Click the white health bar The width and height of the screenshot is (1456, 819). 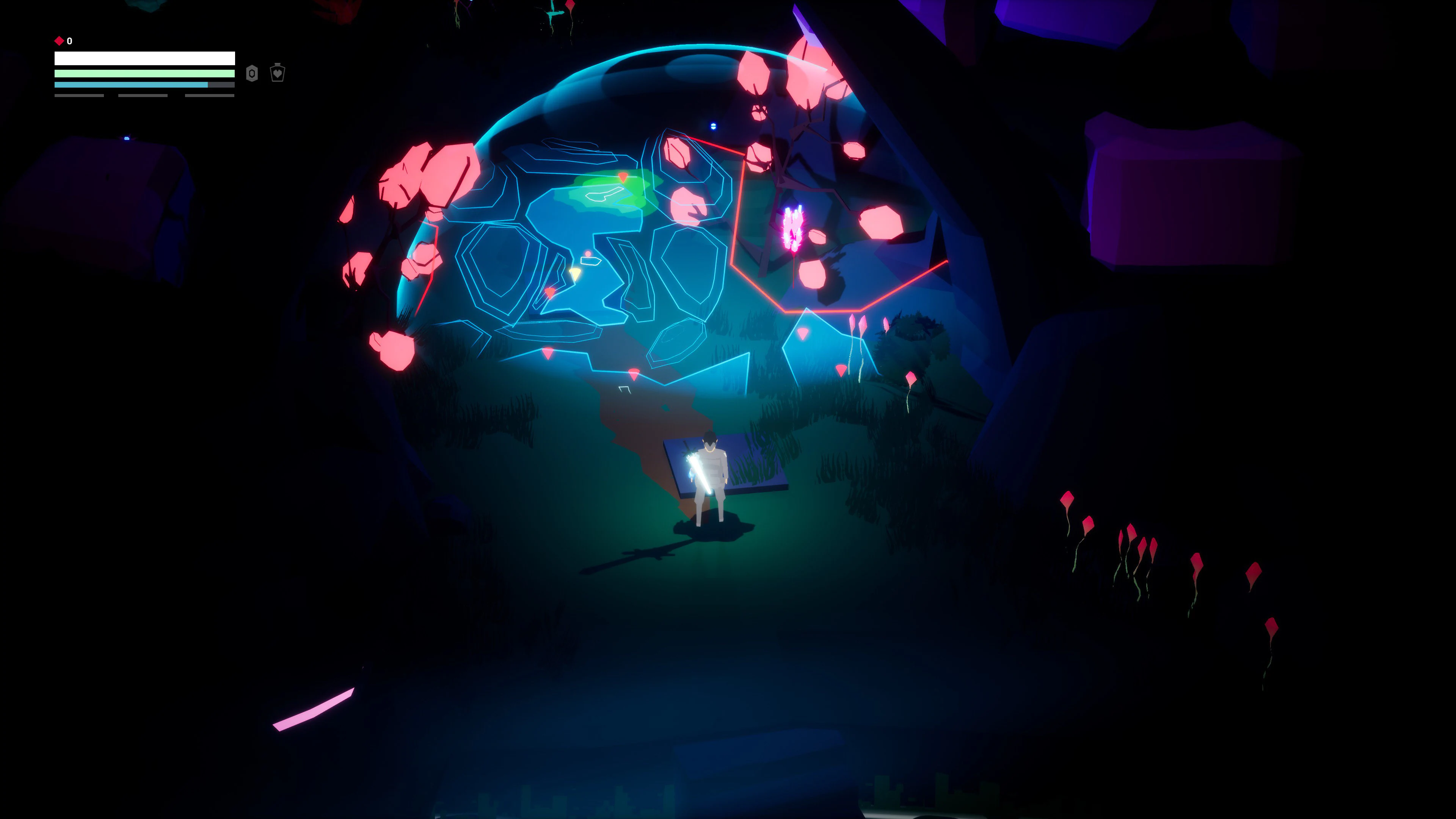click(x=145, y=58)
